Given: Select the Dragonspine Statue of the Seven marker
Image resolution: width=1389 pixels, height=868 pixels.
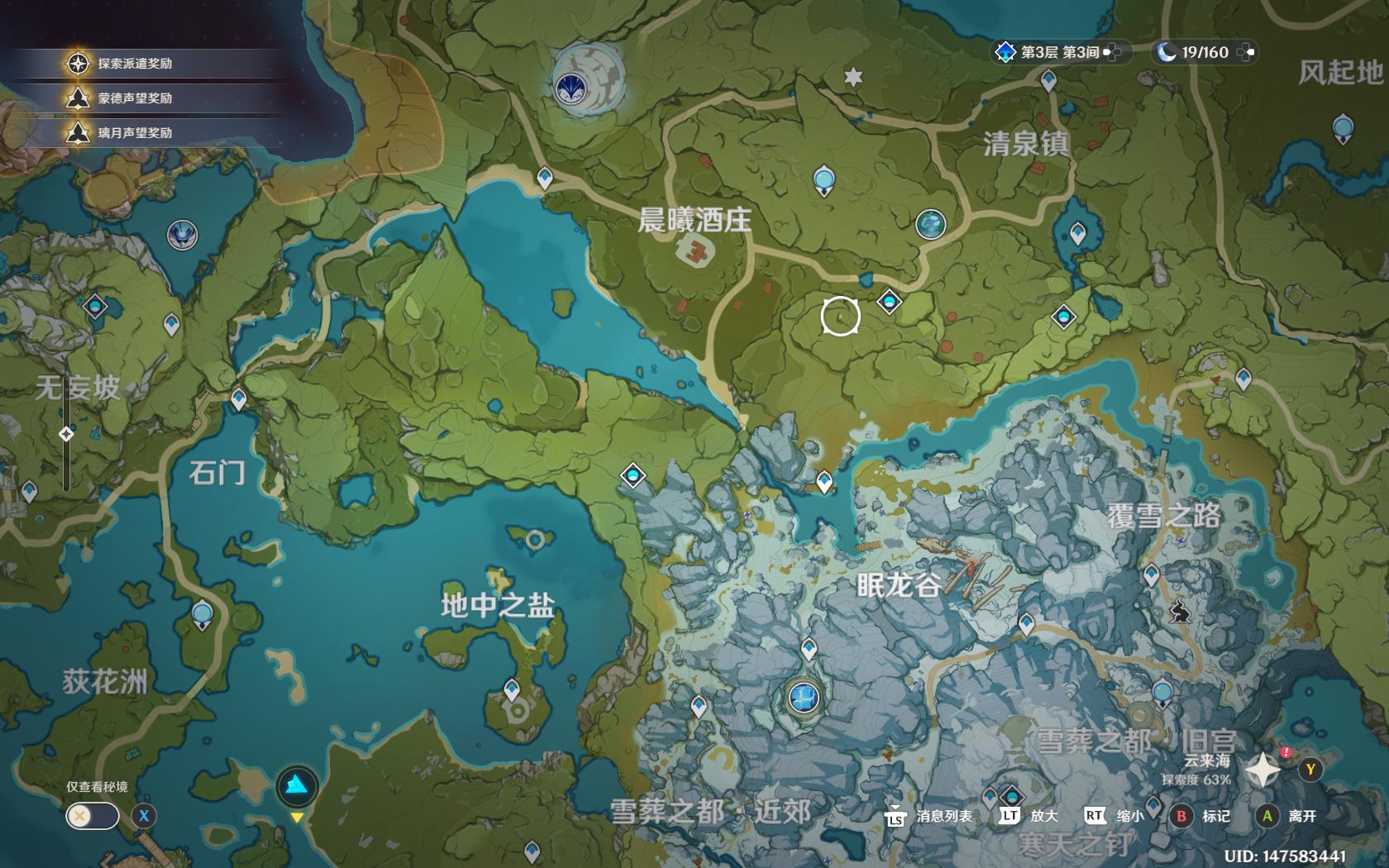Looking at the screenshot, I should [803, 698].
